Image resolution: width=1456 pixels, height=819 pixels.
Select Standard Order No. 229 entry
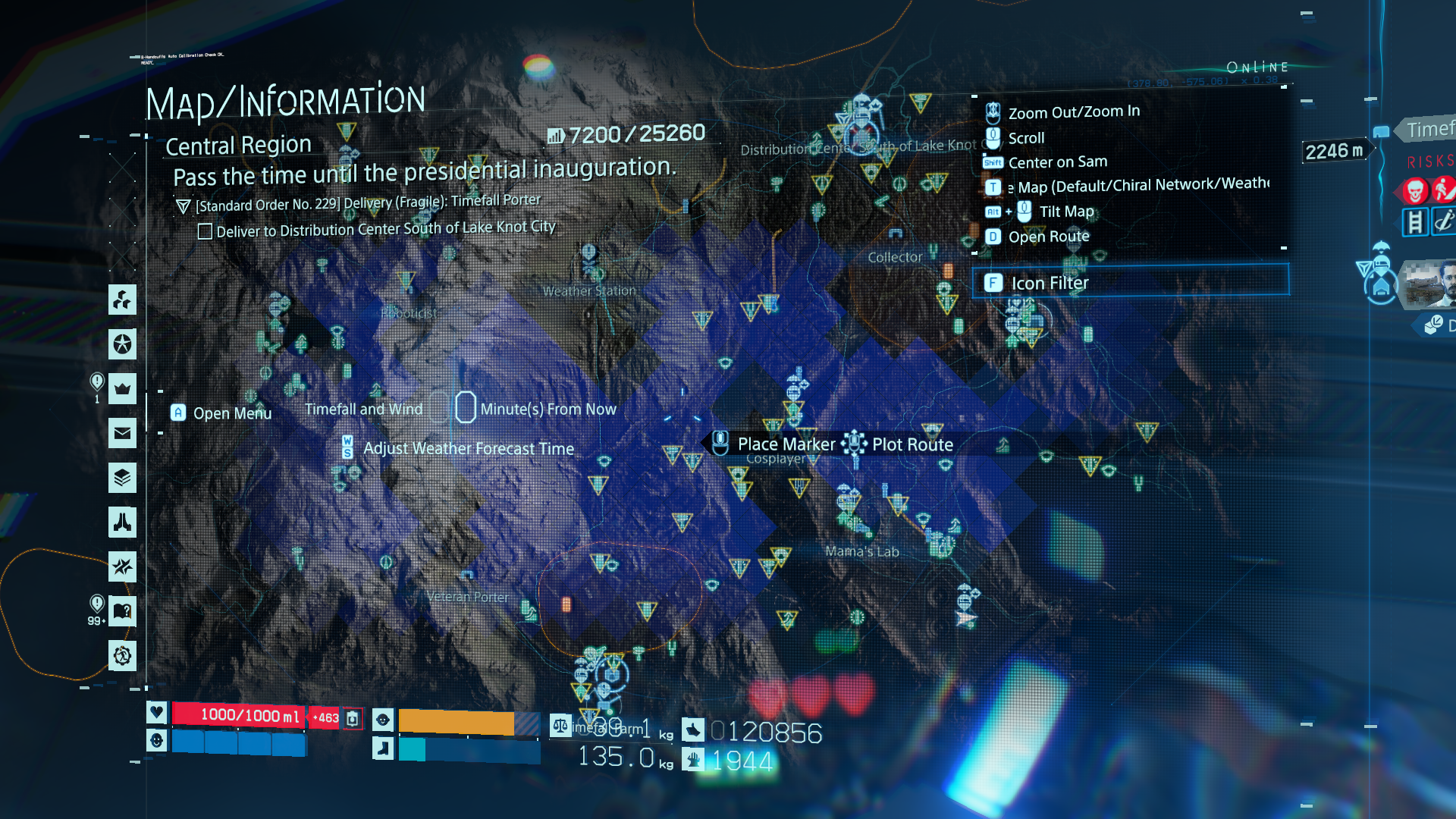click(367, 203)
